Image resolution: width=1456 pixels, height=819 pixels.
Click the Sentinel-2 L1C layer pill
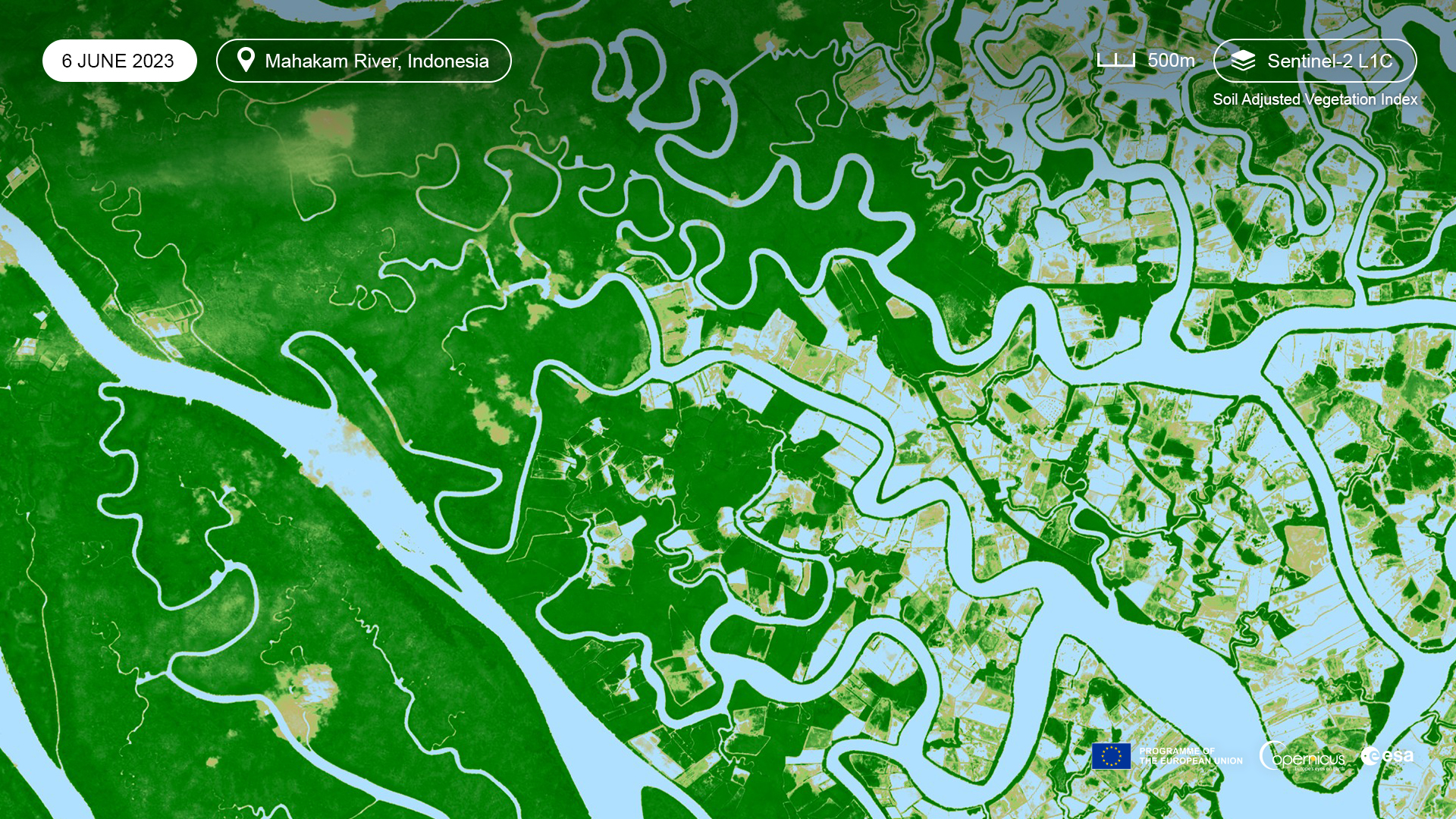pos(1314,61)
